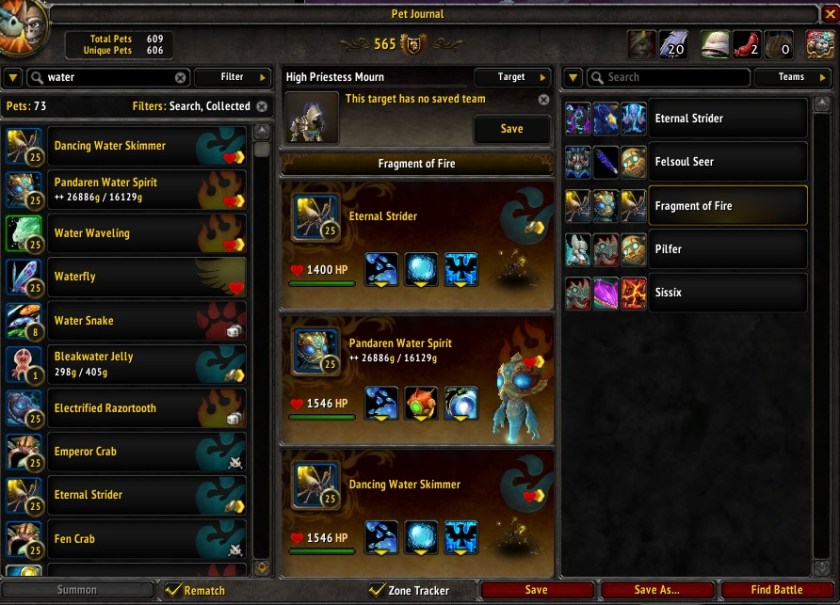Choose the Felsoul Seer team

[x=727, y=162]
